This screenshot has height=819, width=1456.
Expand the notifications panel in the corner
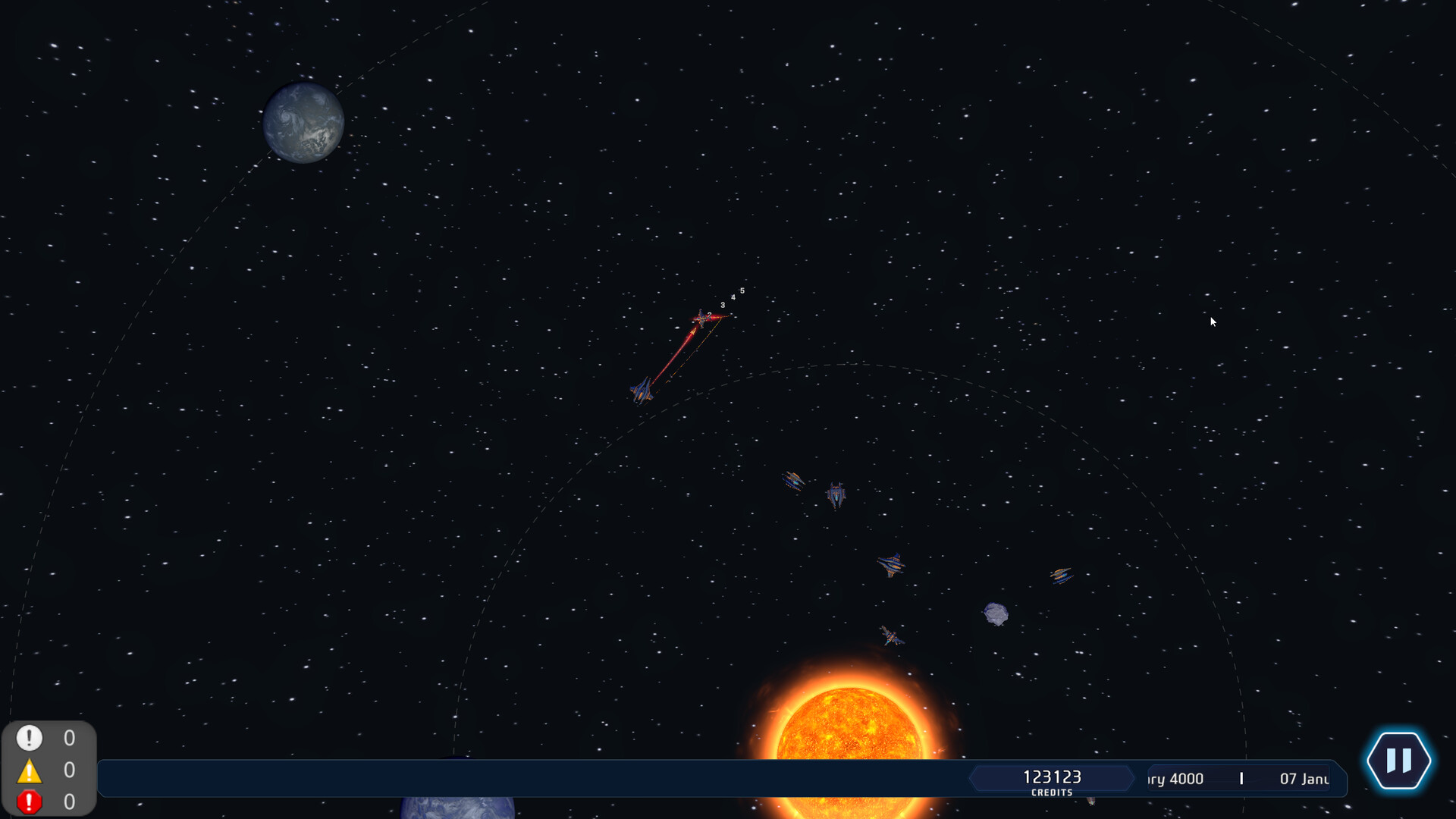(x=49, y=768)
